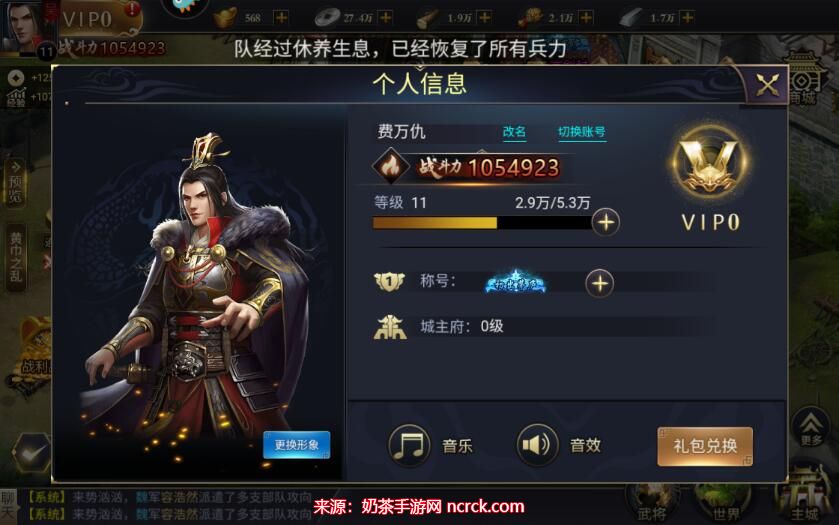Tap 改名 to rename the character

pyautogui.click(x=514, y=132)
